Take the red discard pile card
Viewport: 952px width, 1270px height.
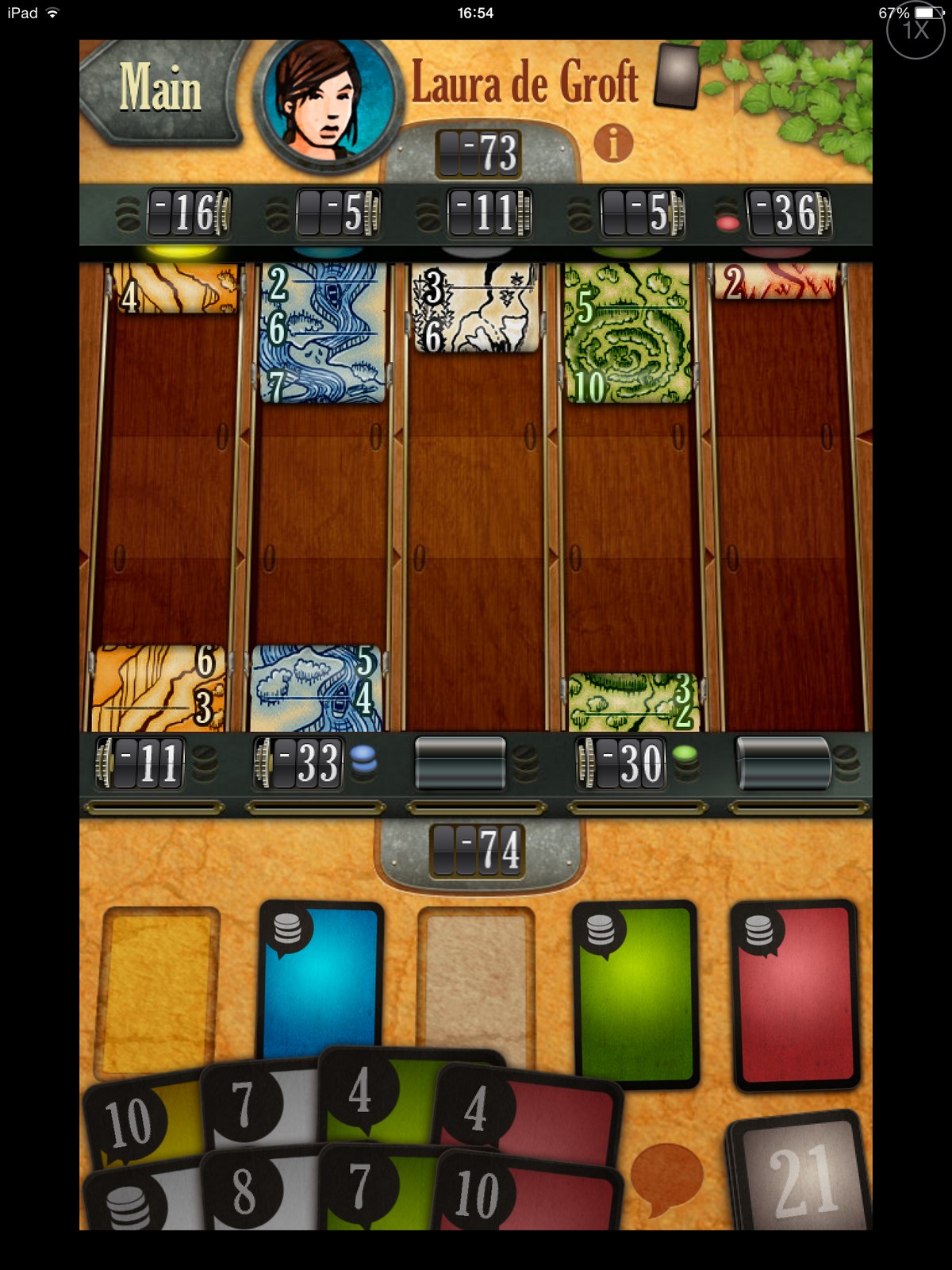[795, 992]
